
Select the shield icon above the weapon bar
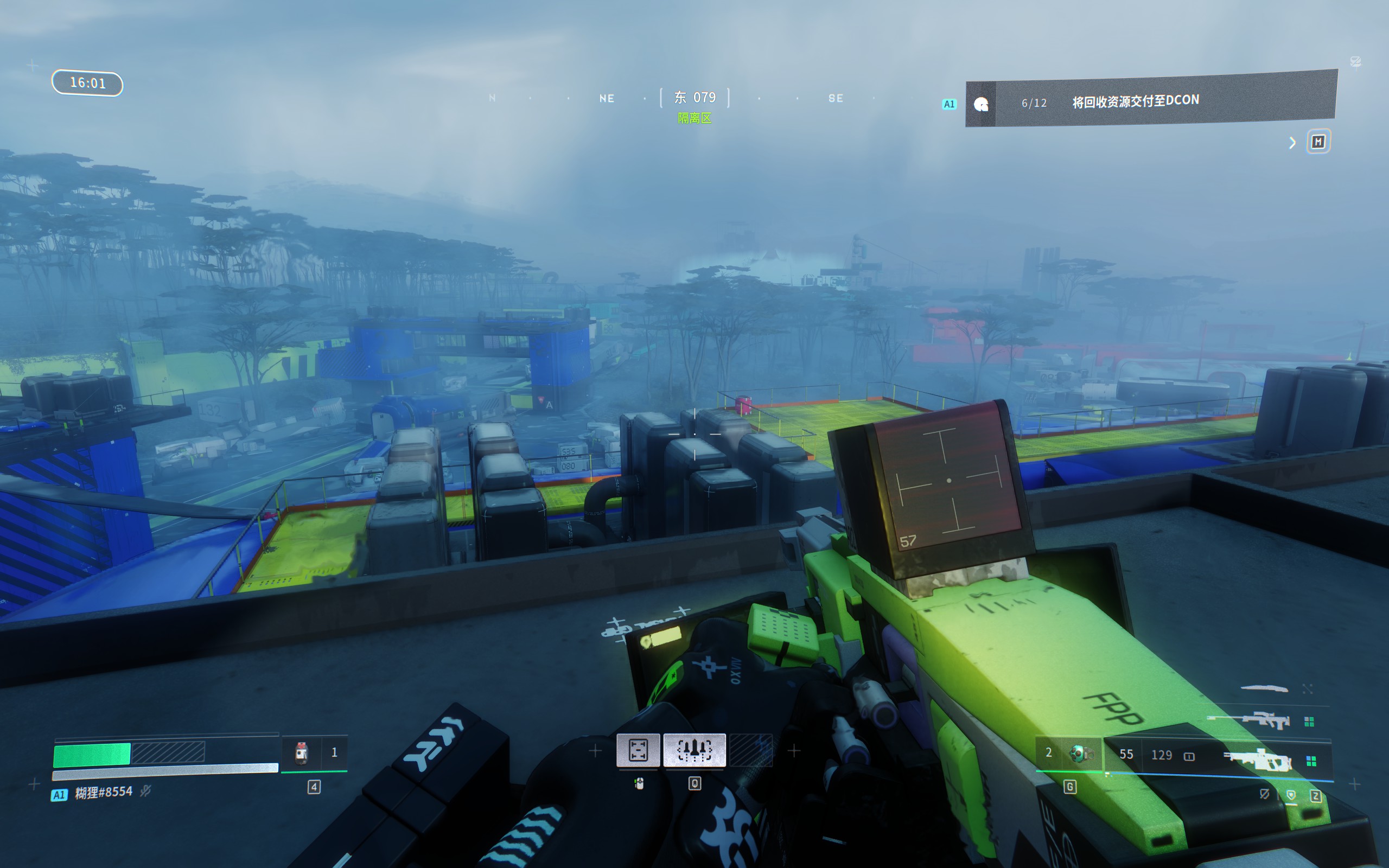[1291, 795]
